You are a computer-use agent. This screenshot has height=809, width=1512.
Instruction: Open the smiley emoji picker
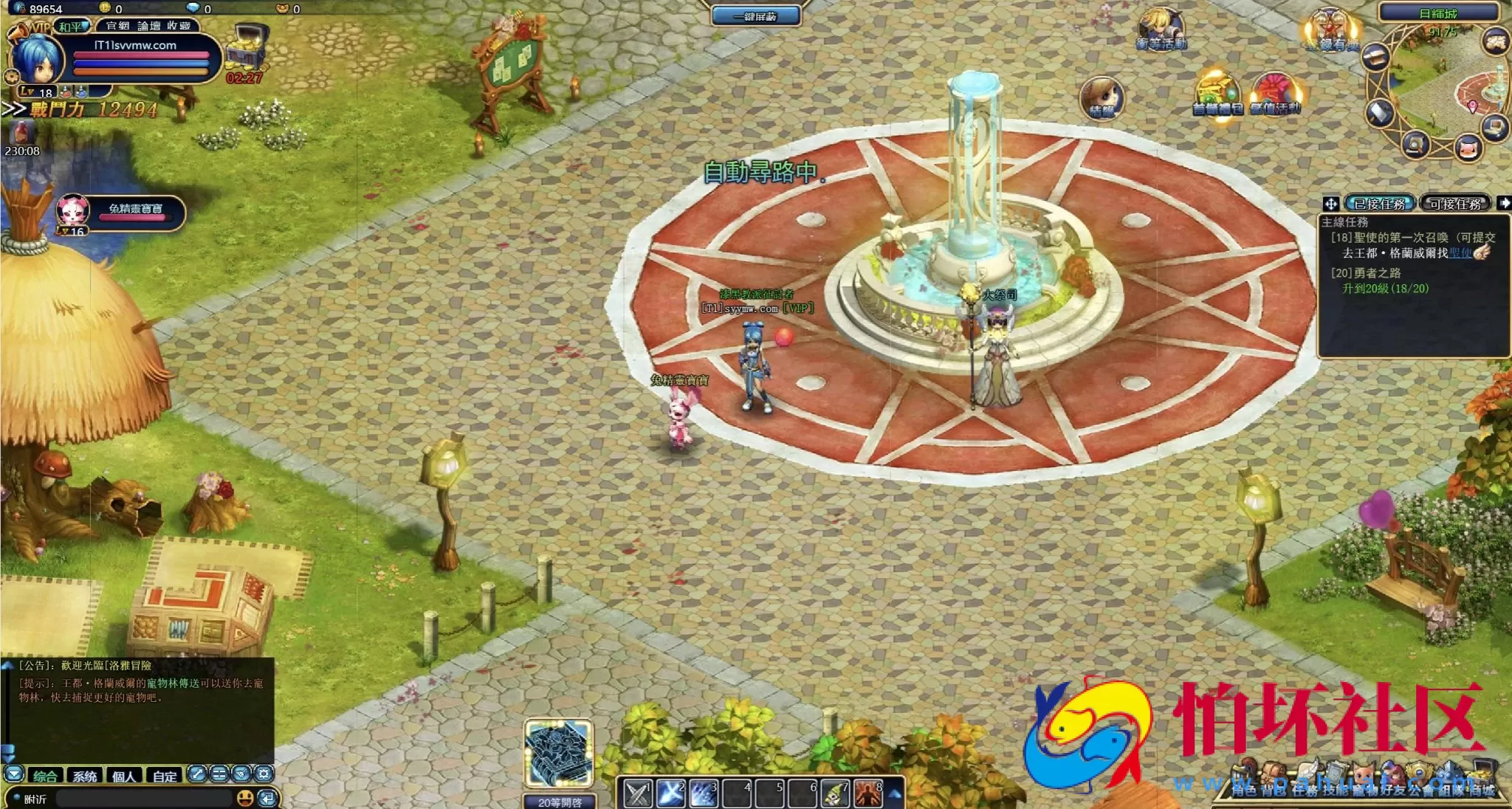tap(245, 798)
